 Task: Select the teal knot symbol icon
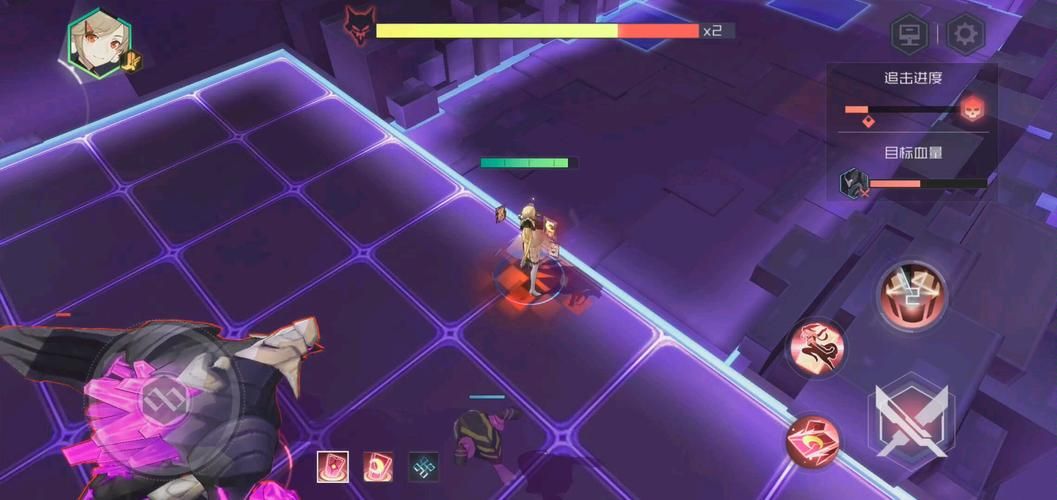coord(423,466)
